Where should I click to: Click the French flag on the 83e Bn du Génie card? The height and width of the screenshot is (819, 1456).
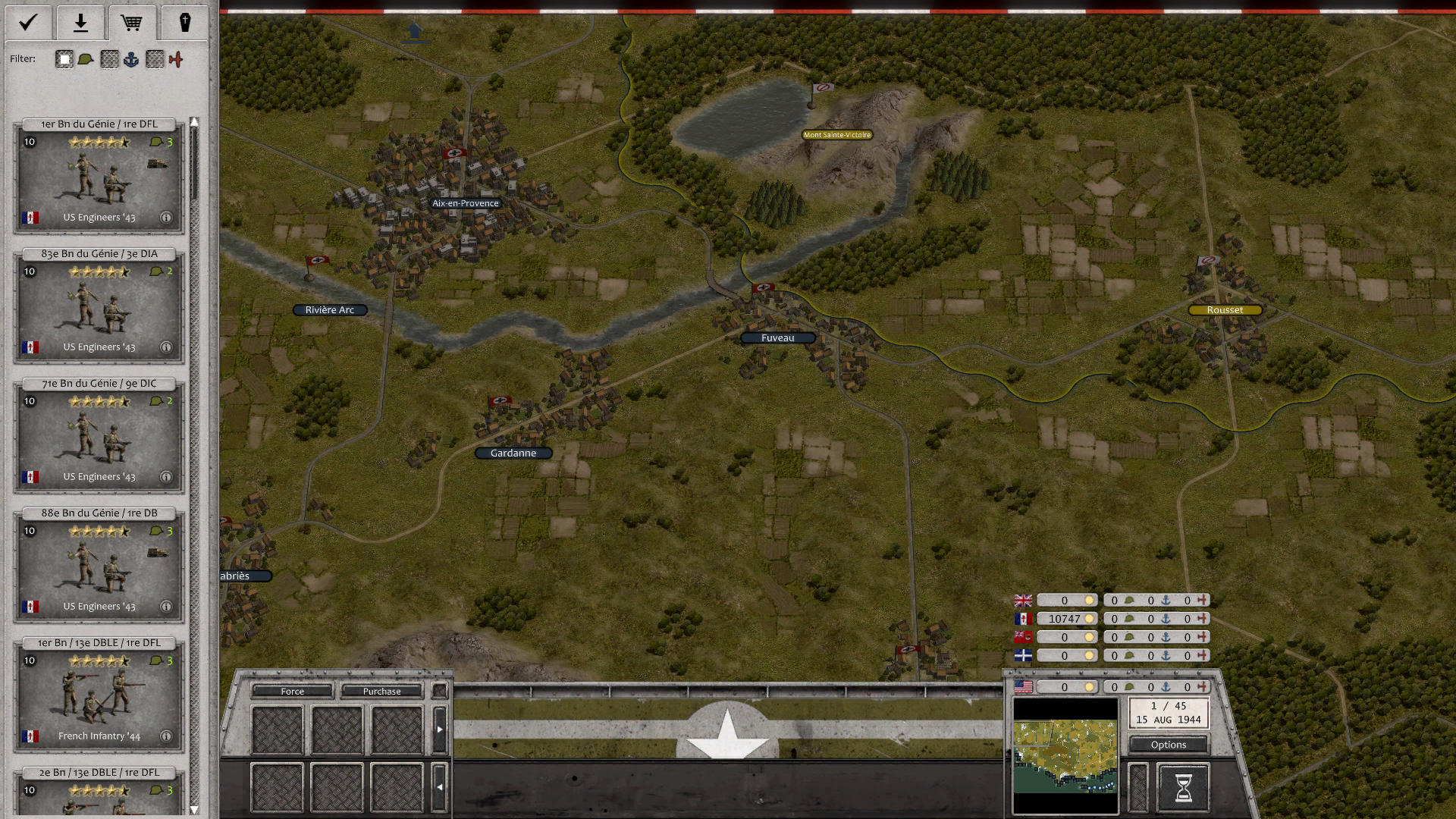(x=30, y=347)
